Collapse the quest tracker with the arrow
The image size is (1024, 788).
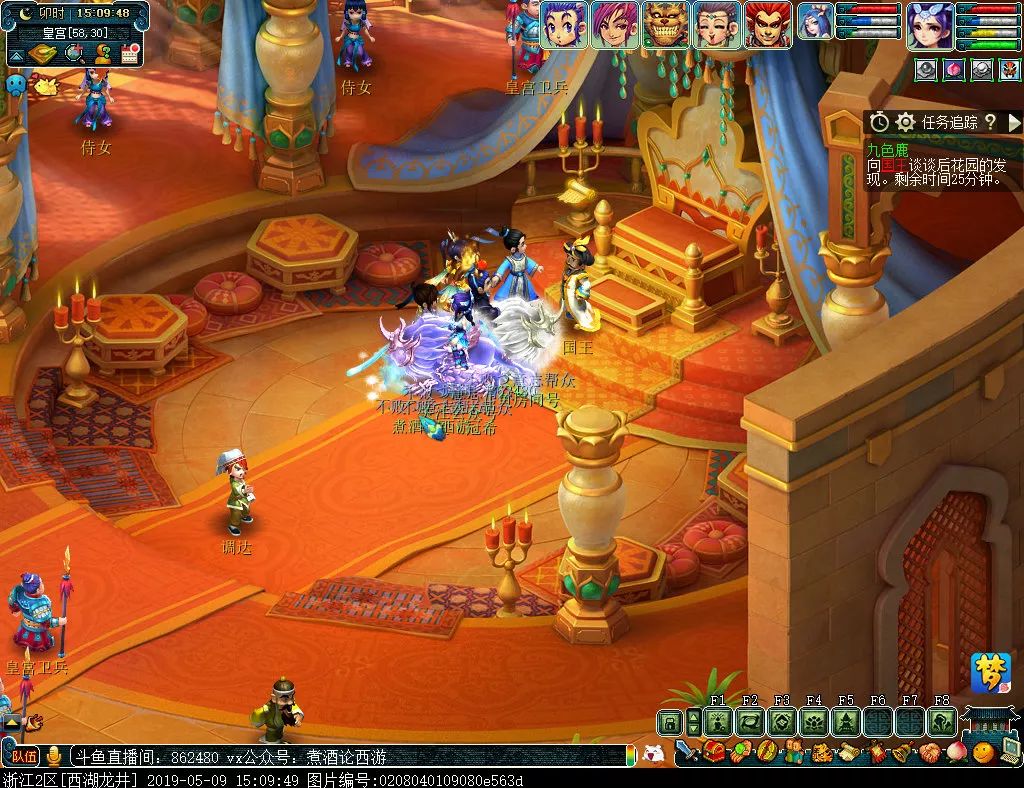tap(1014, 122)
